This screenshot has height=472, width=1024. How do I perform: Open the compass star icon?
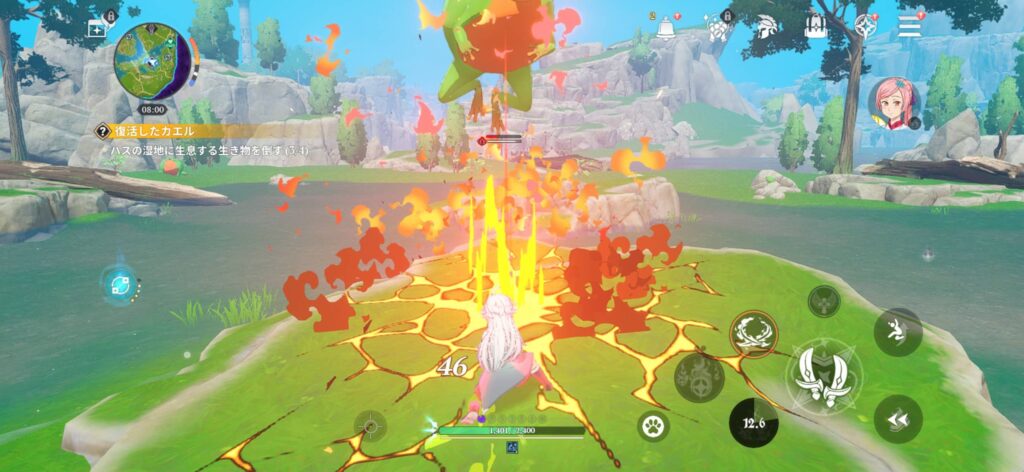pyautogui.click(x=865, y=27)
